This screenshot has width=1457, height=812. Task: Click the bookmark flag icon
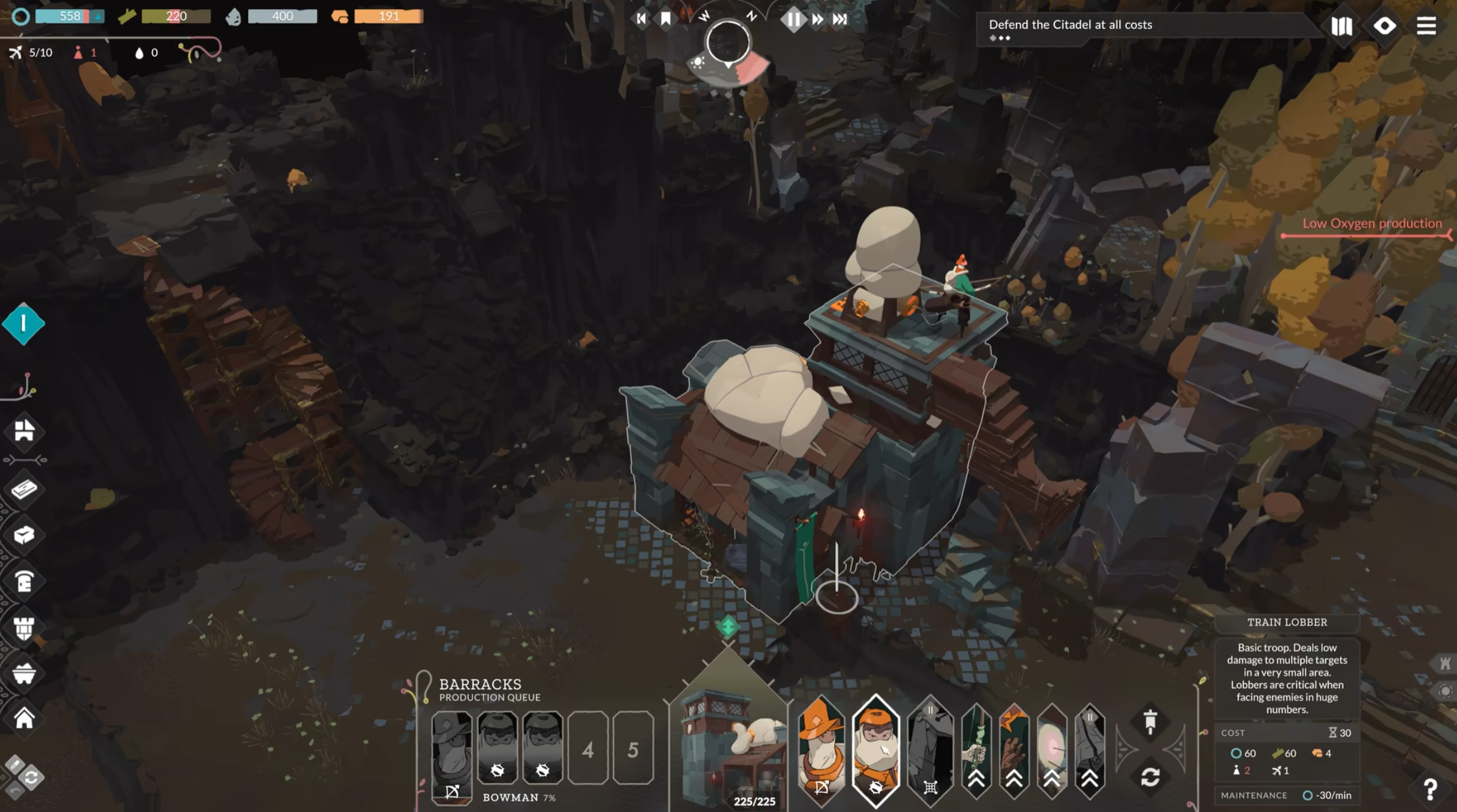click(x=665, y=18)
